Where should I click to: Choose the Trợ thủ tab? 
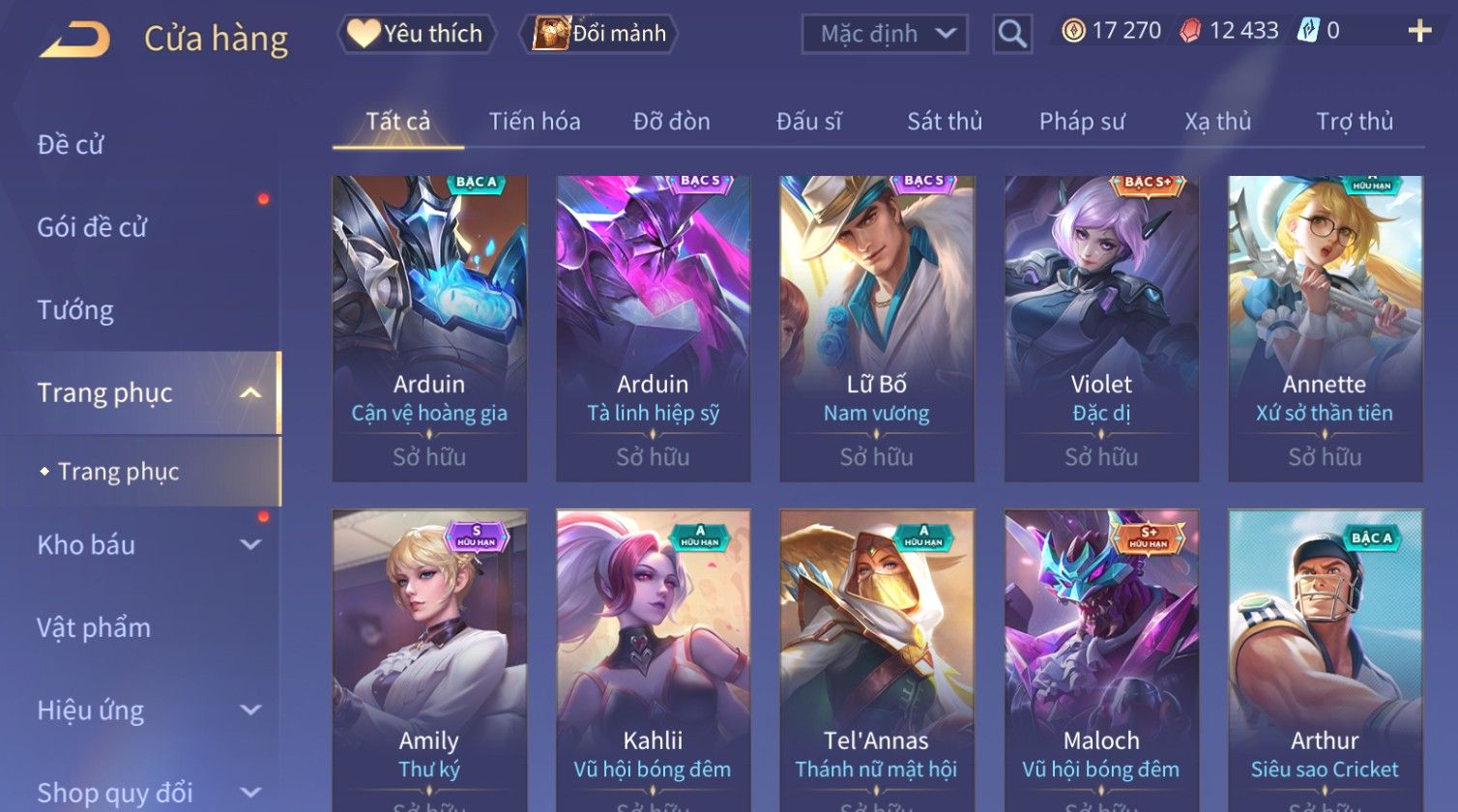tap(1354, 122)
